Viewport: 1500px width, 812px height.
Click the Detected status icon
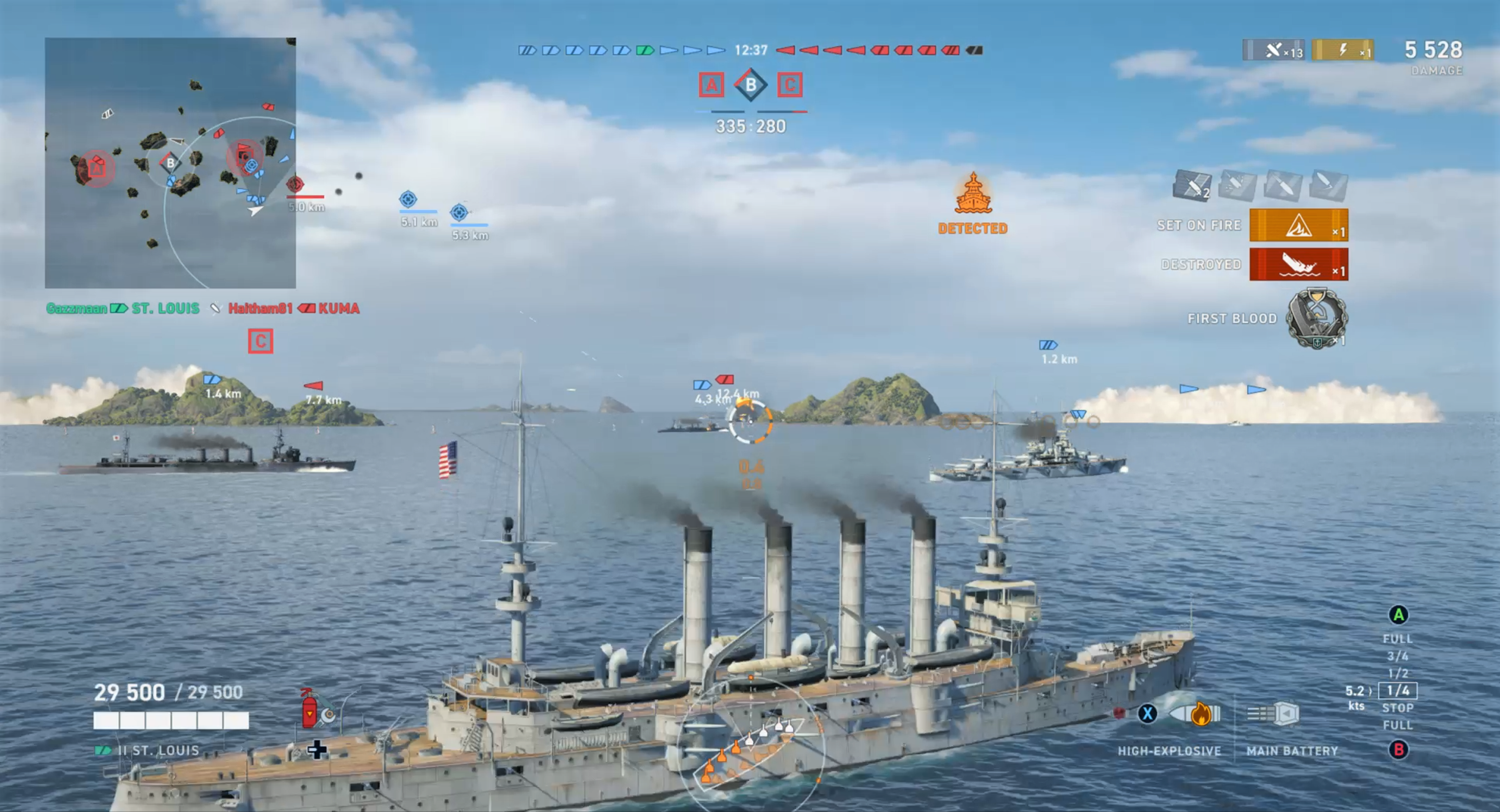[973, 195]
